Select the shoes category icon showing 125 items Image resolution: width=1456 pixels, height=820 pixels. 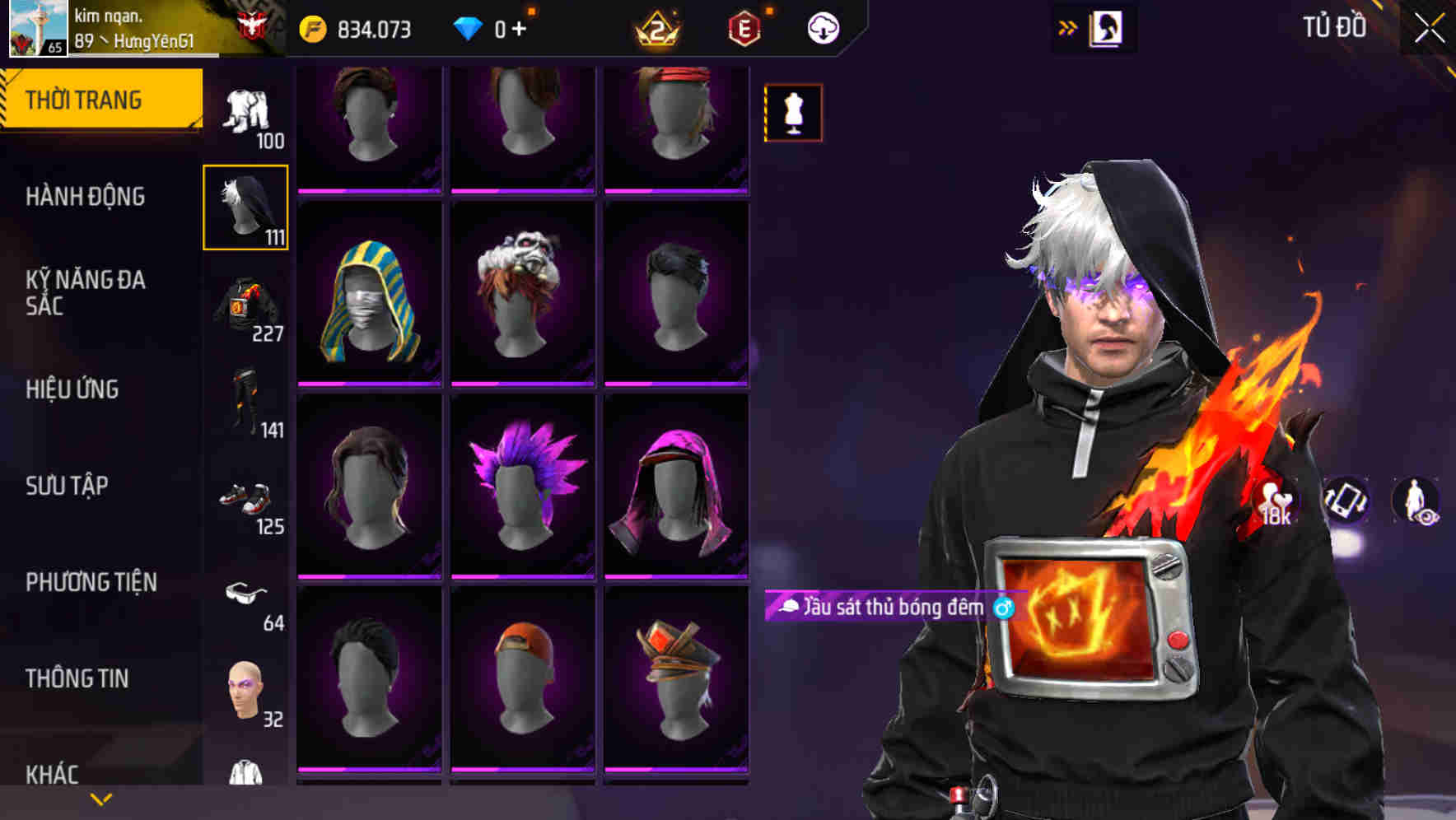tap(244, 498)
